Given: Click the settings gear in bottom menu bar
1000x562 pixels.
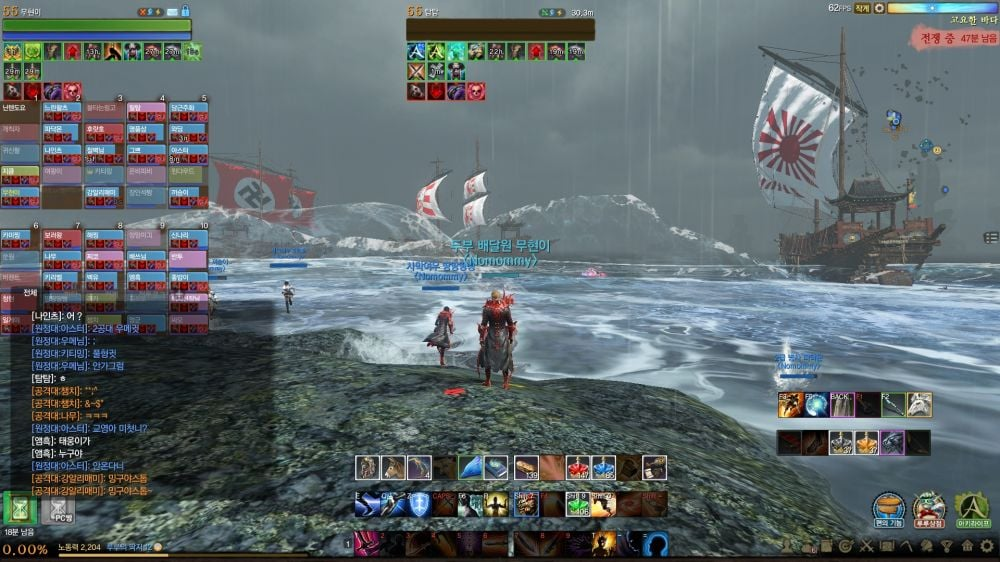Looking at the screenshot, I should pos(987,546).
